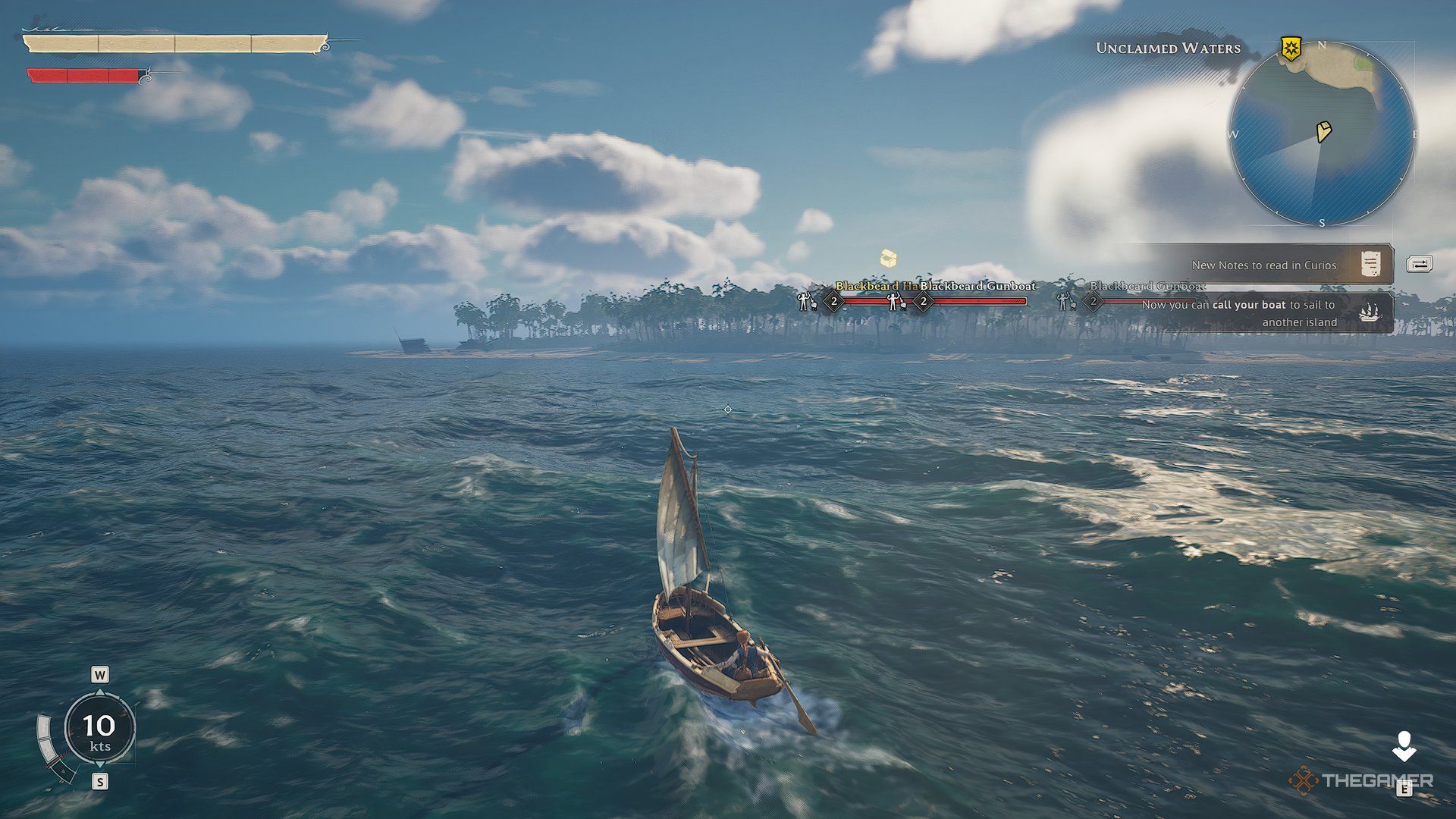Select the speed gauge showing 10 kts
1456x819 pixels.
pyautogui.click(x=99, y=729)
